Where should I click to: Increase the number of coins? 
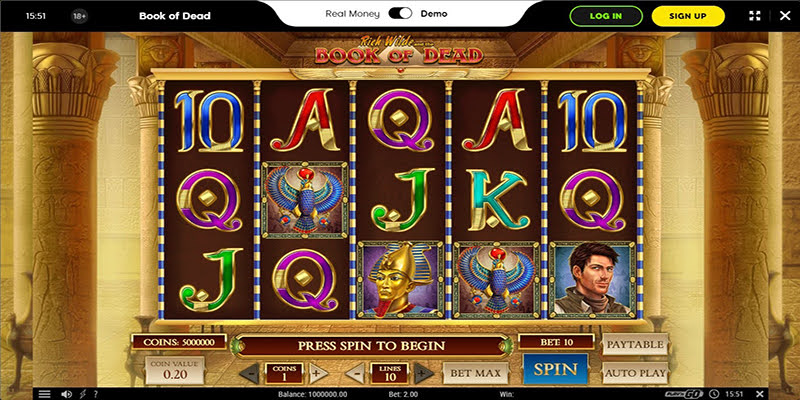tap(318, 373)
